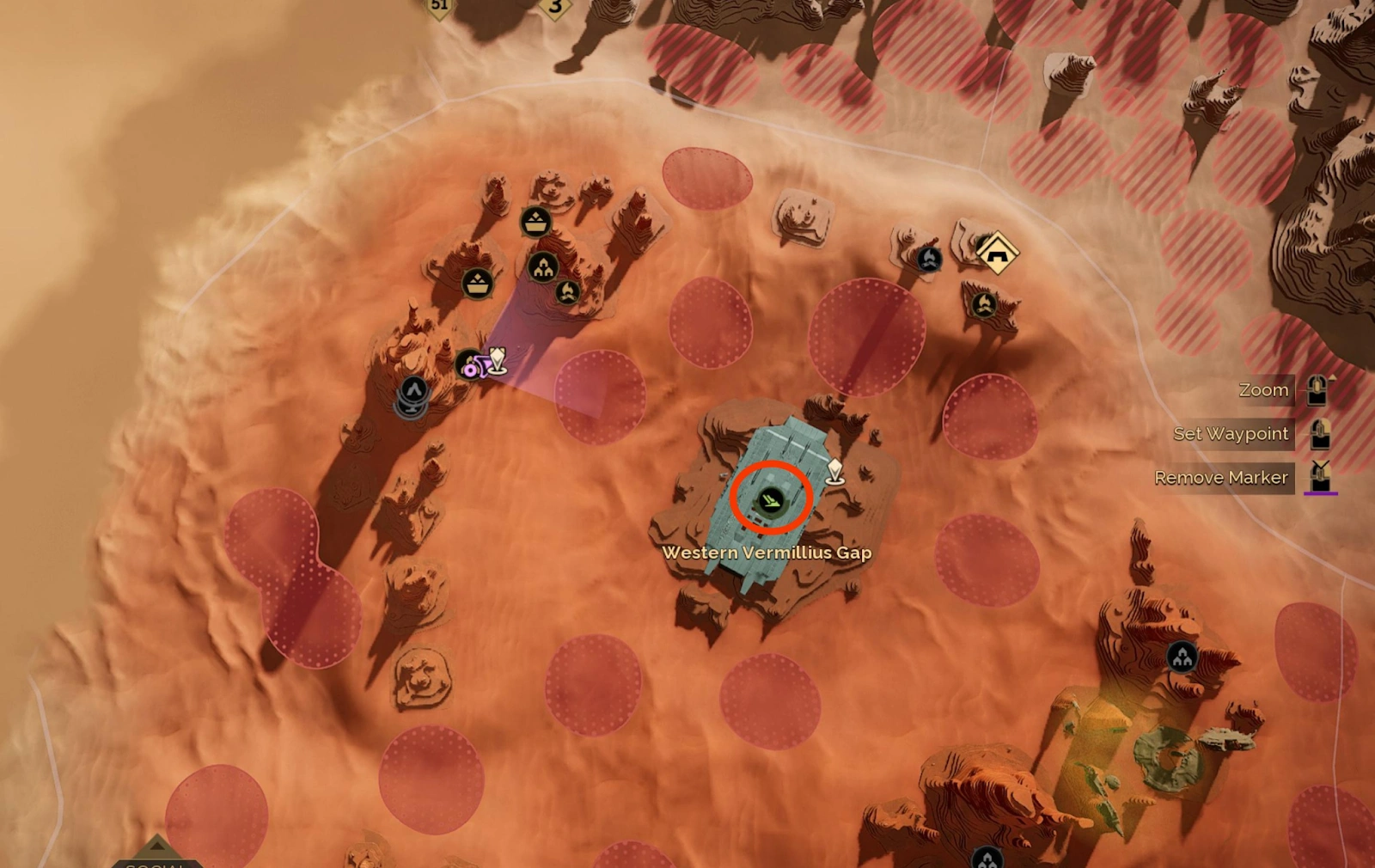The width and height of the screenshot is (1375, 868).
Task: Click the campfire icon east of the tradepost shelter
Action: point(984,304)
